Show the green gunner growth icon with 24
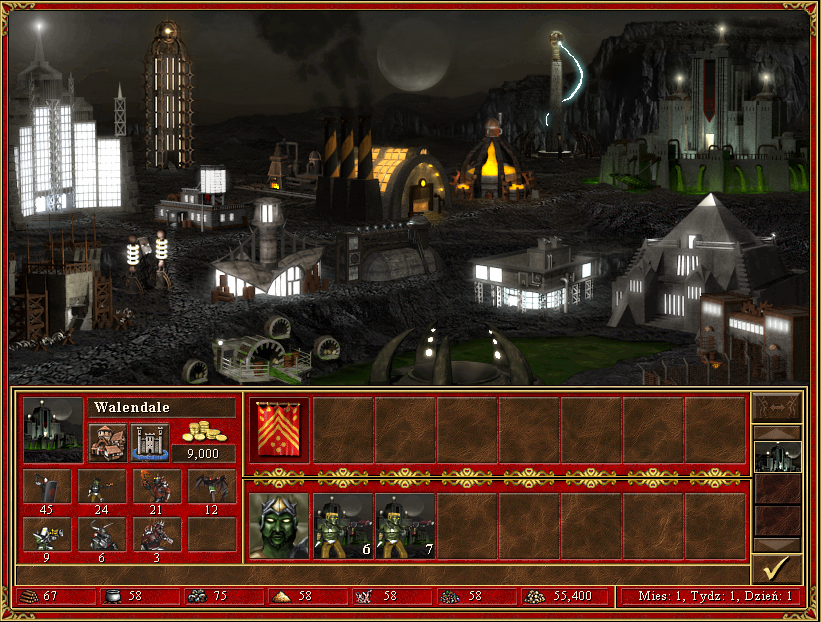The image size is (821, 622). pos(102,487)
